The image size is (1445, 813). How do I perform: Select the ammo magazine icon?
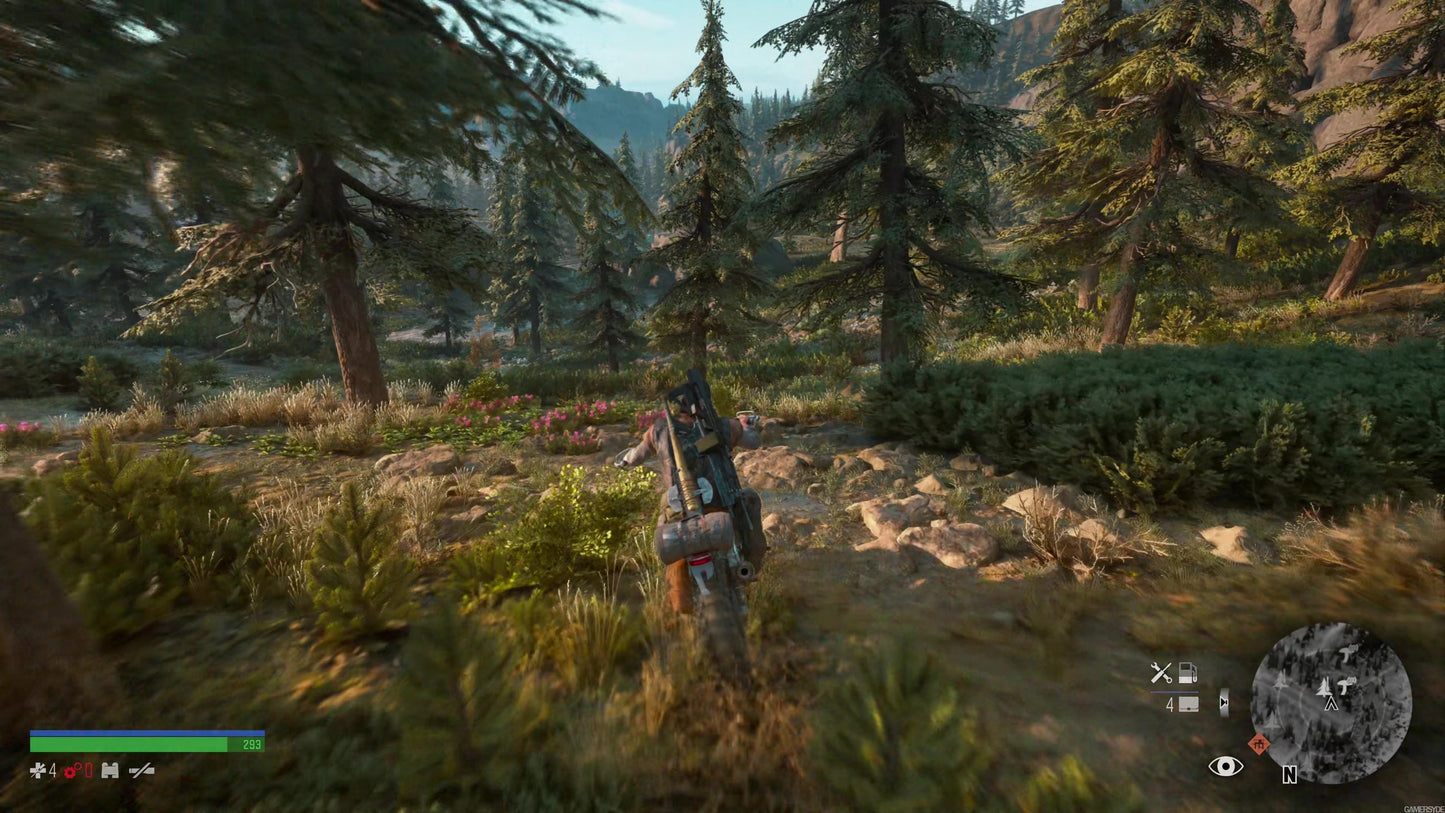1187,705
